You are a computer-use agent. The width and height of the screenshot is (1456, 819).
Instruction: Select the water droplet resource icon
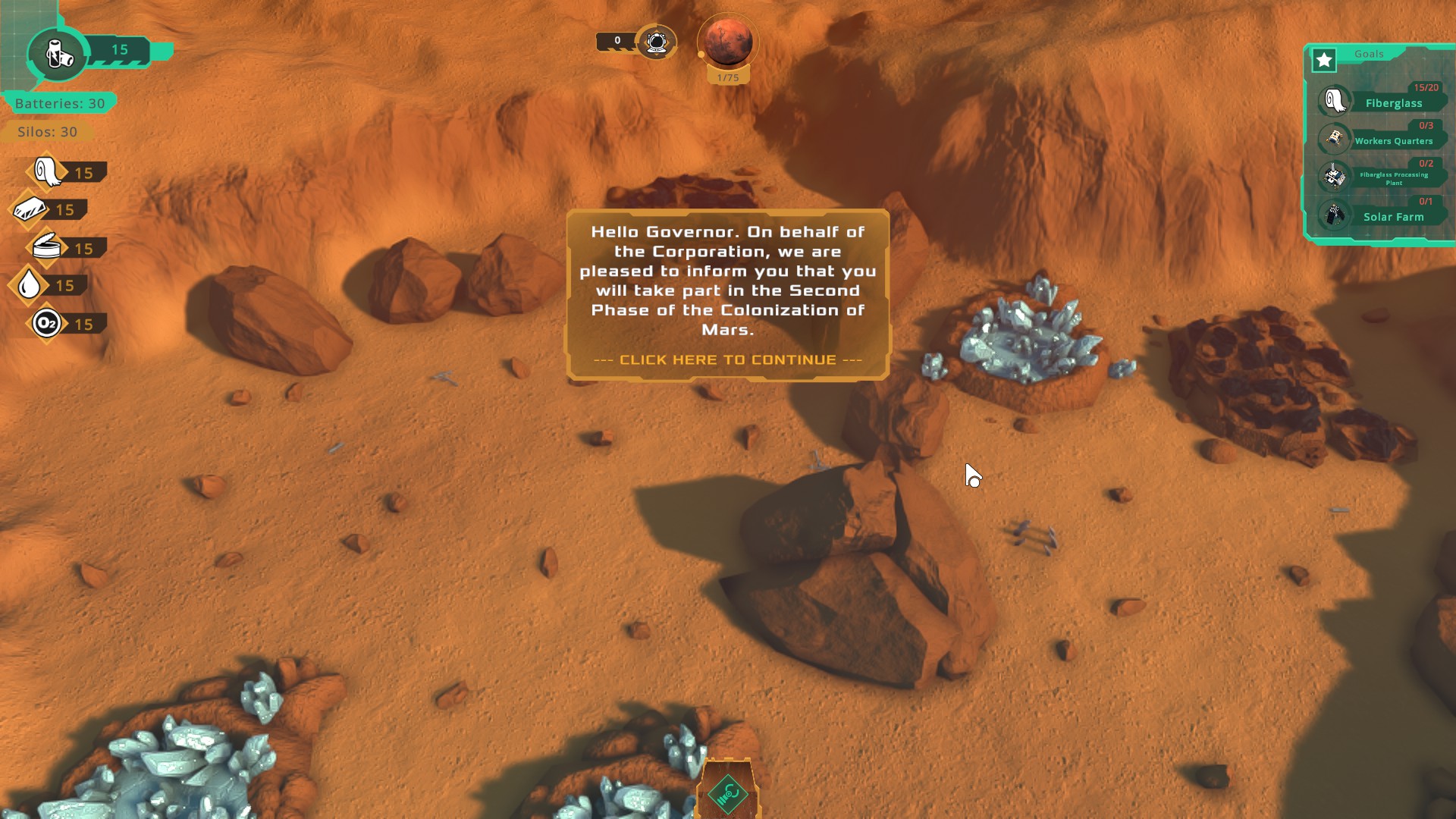(30, 285)
